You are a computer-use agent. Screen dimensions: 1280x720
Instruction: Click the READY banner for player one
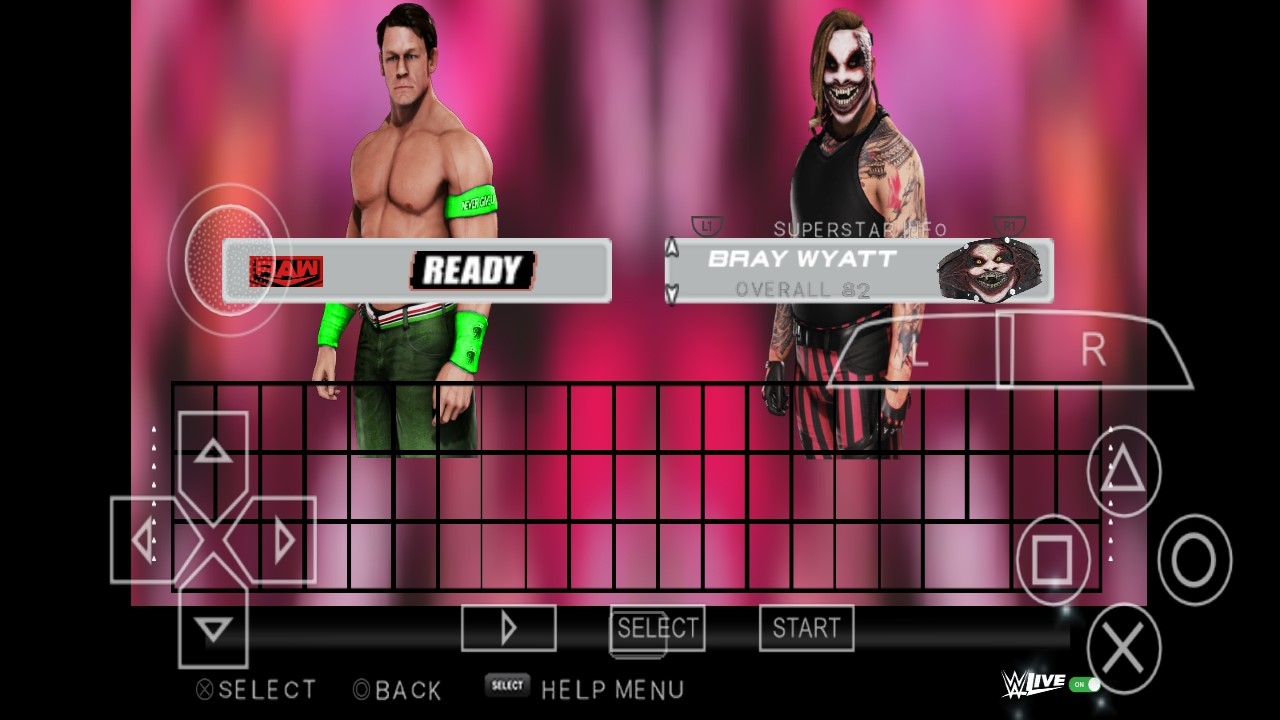pyautogui.click(x=472, y=270)
